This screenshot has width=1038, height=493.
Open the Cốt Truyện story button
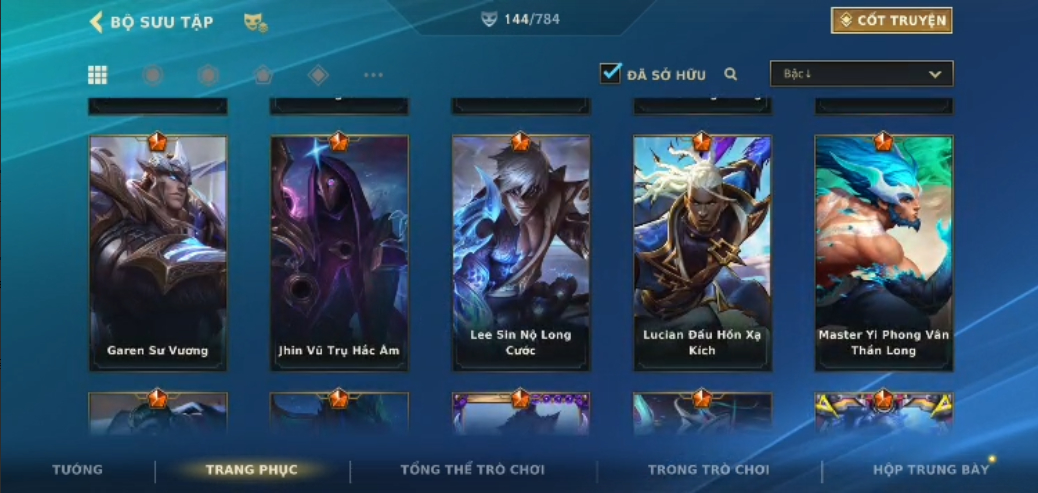[891, 21]
